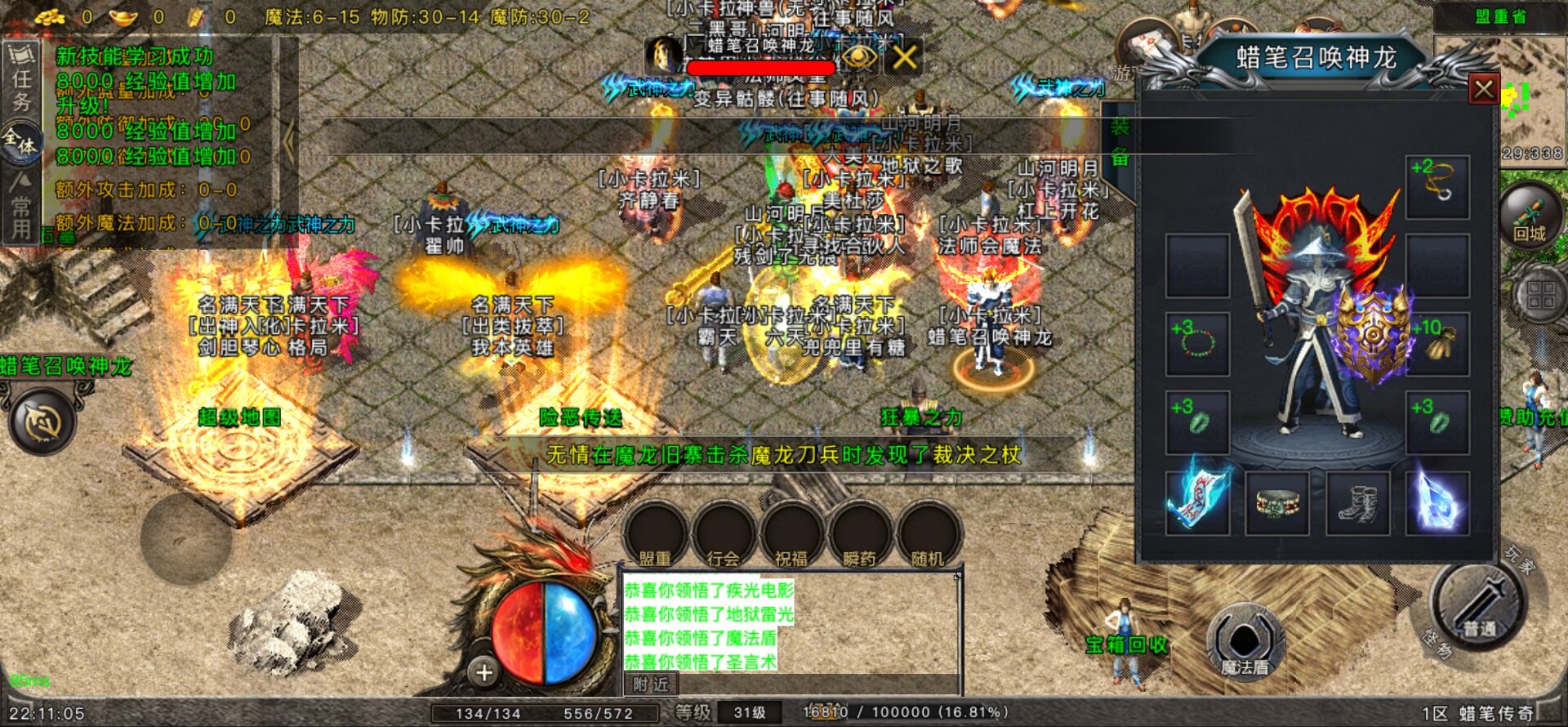The height and width of the screenshot is (727, 1568).
Task: Choose the glowing blue crystal slot
Action: click(1437, 502)
